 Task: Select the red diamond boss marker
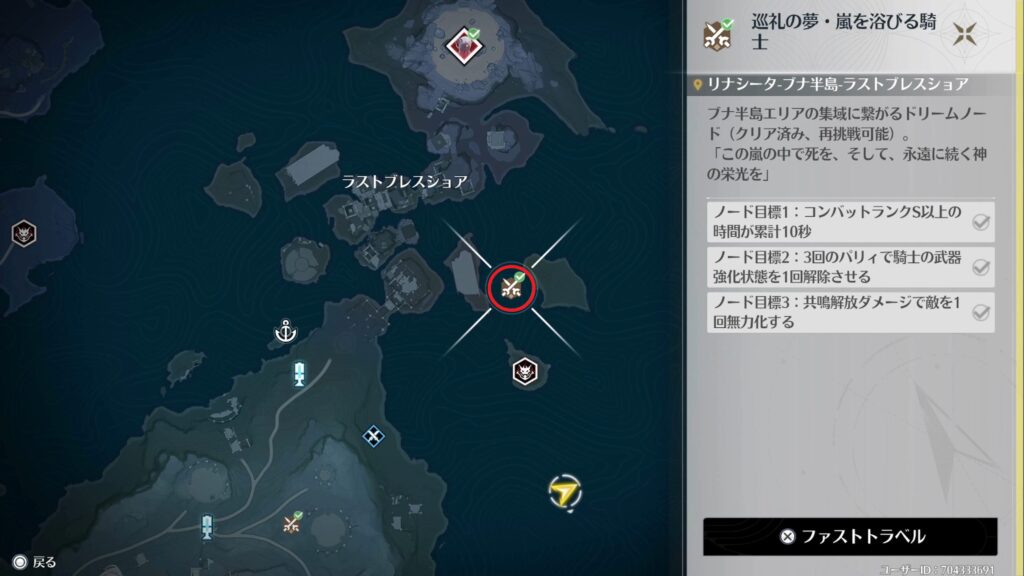click(x=463, y=44)
